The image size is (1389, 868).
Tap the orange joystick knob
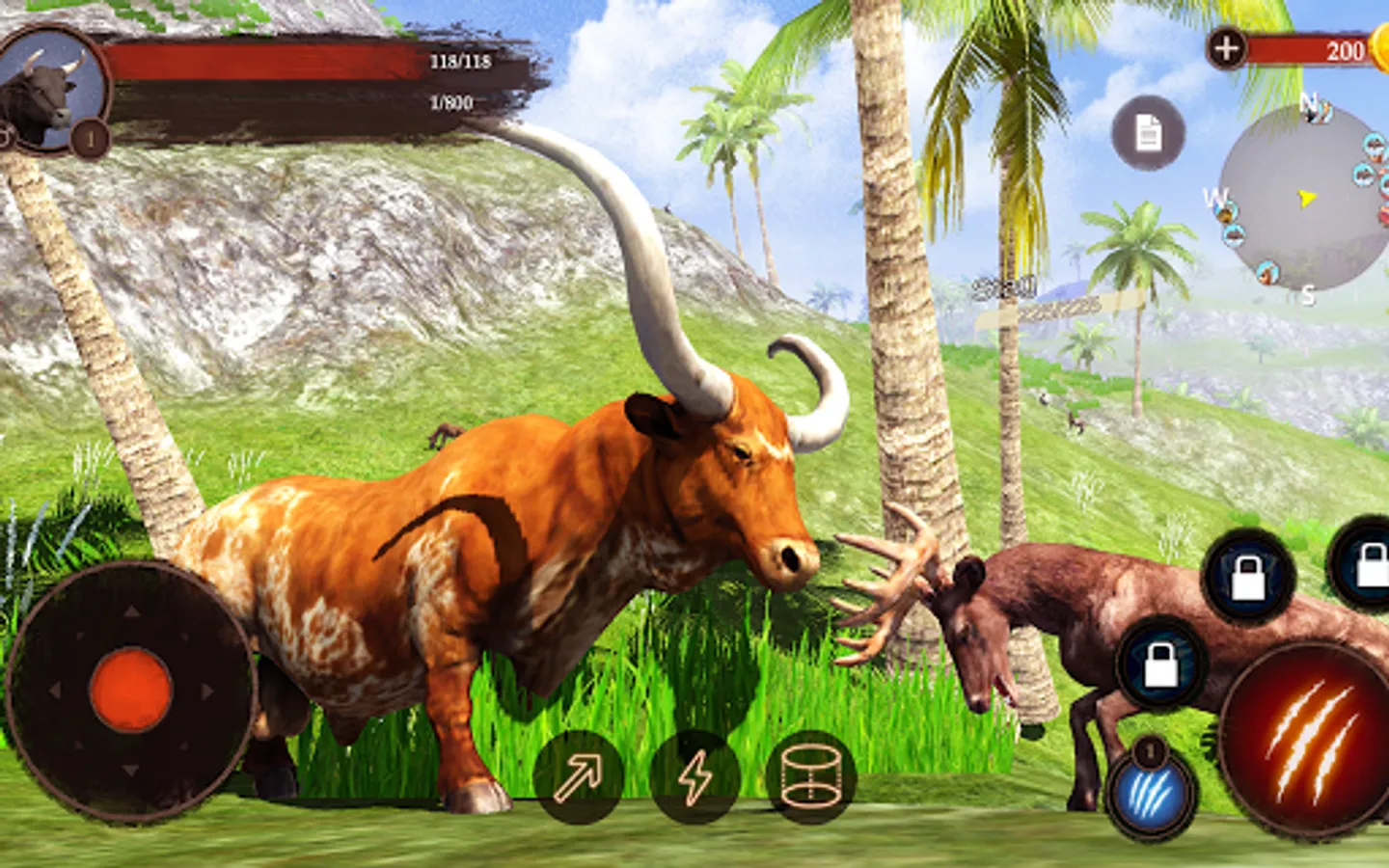coord(130,690)
